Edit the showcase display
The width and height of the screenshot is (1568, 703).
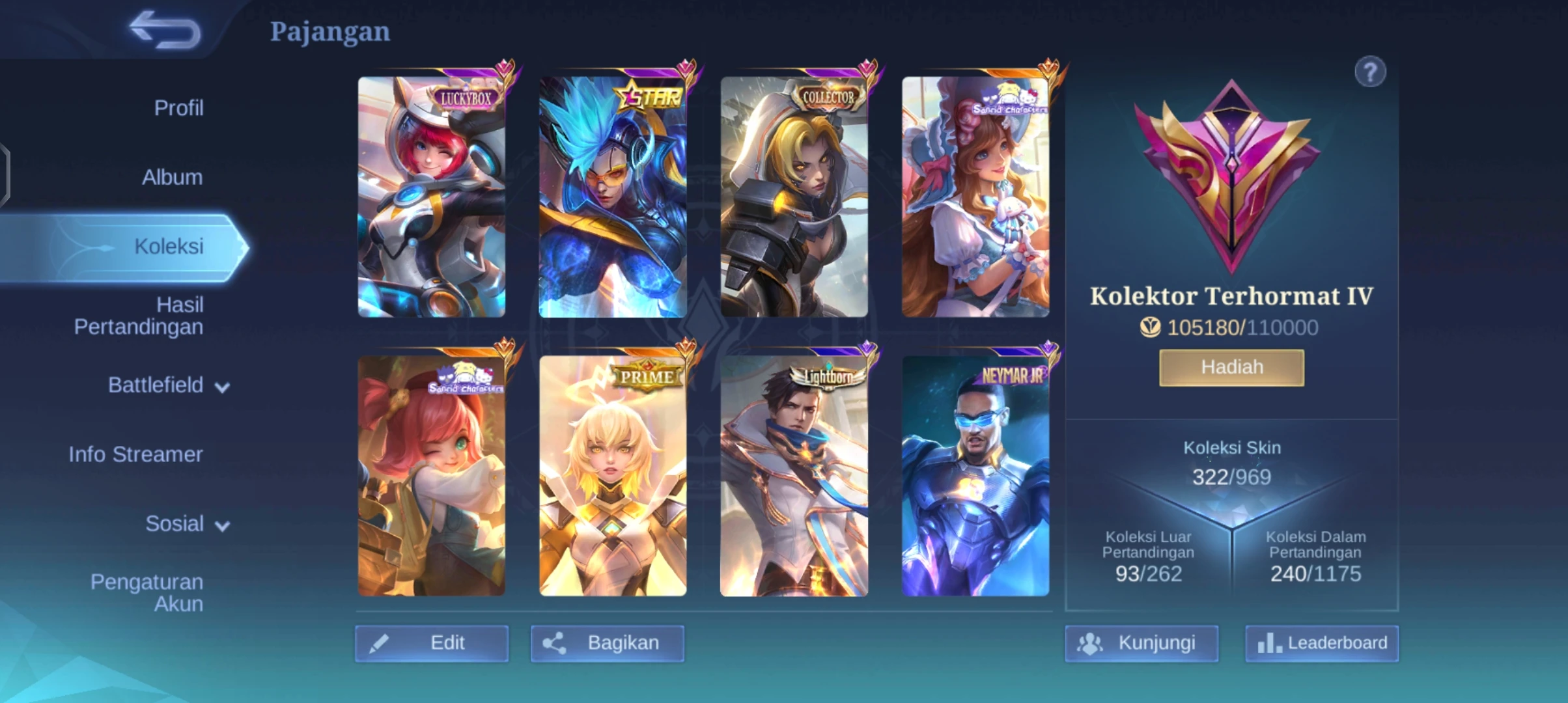(432, 643)
